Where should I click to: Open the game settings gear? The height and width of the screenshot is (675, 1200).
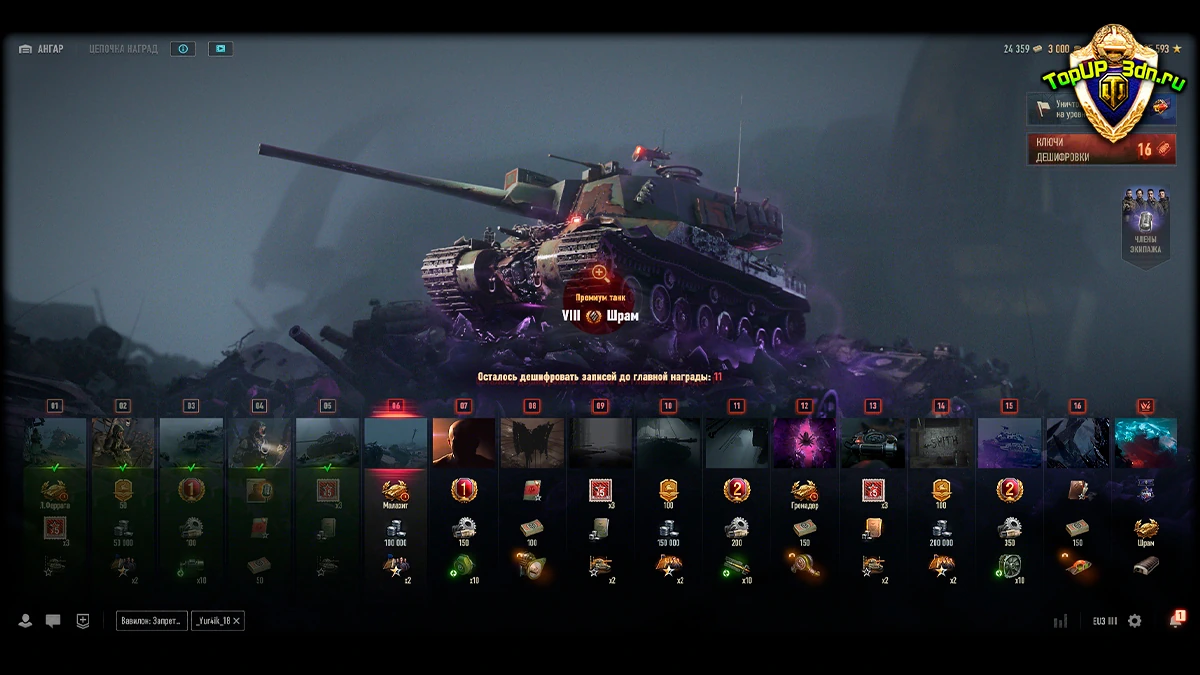1134,621
